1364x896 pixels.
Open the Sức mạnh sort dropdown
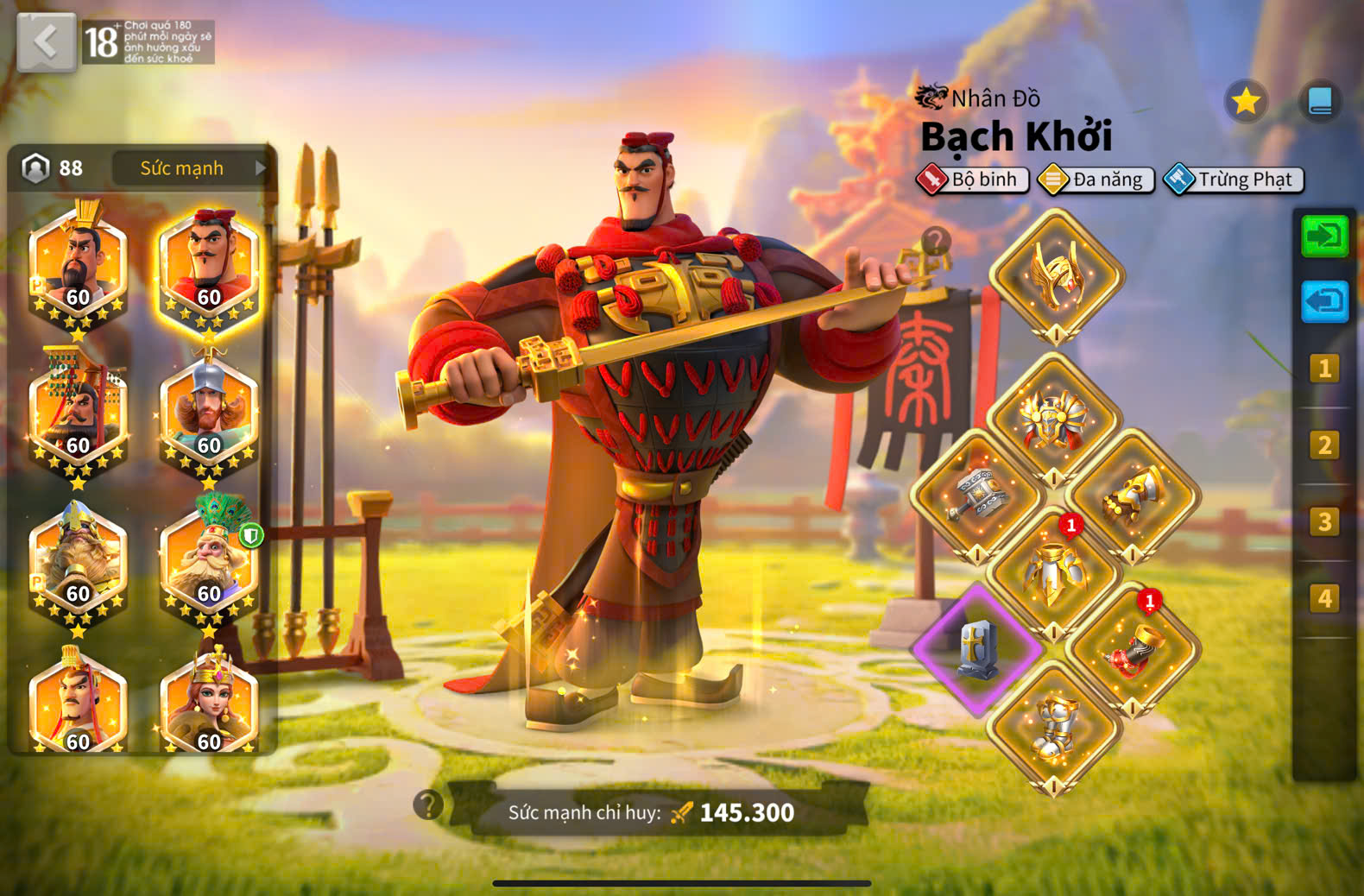190,168
